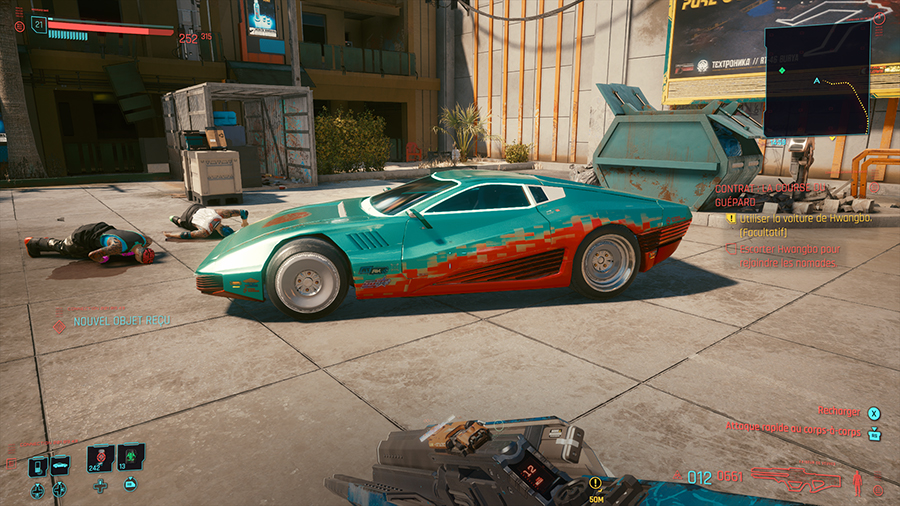The image size is (900, 506).
Task: Open the contract 'La Course du Guépard' tracker
Action: click(771, 188)
